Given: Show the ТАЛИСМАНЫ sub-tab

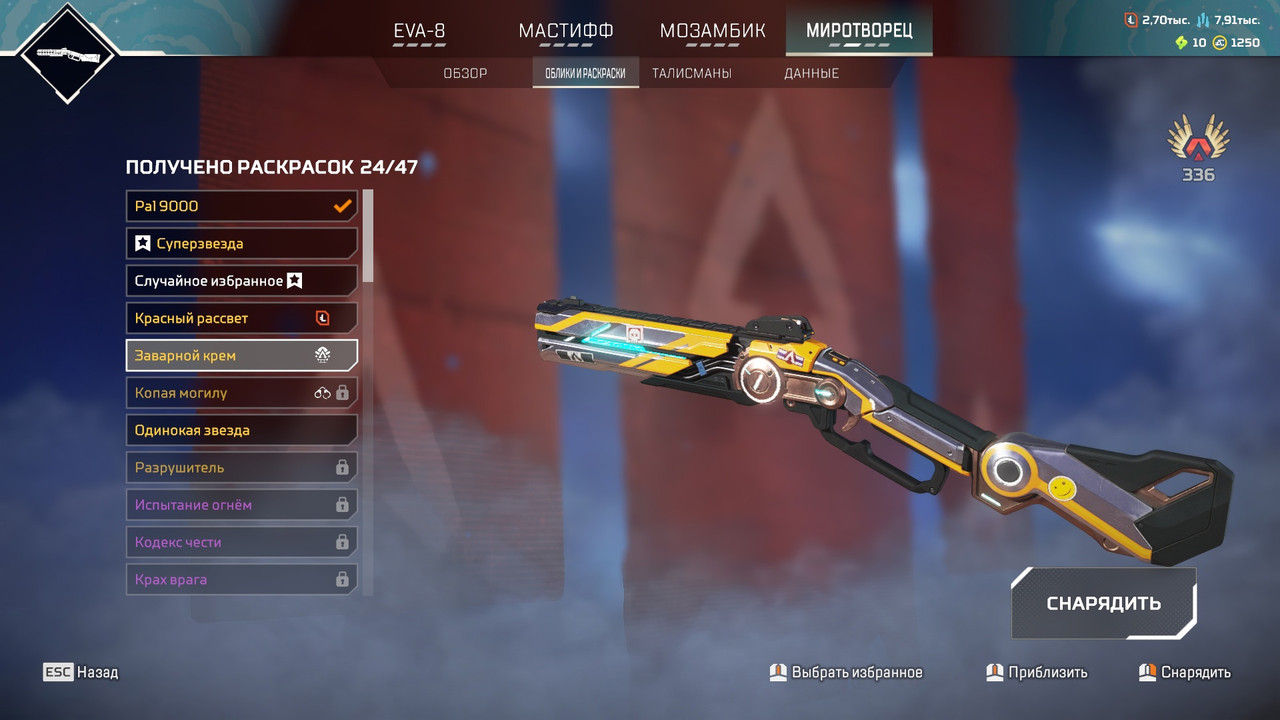Looking at the screenshot, I should click(691, 73).
